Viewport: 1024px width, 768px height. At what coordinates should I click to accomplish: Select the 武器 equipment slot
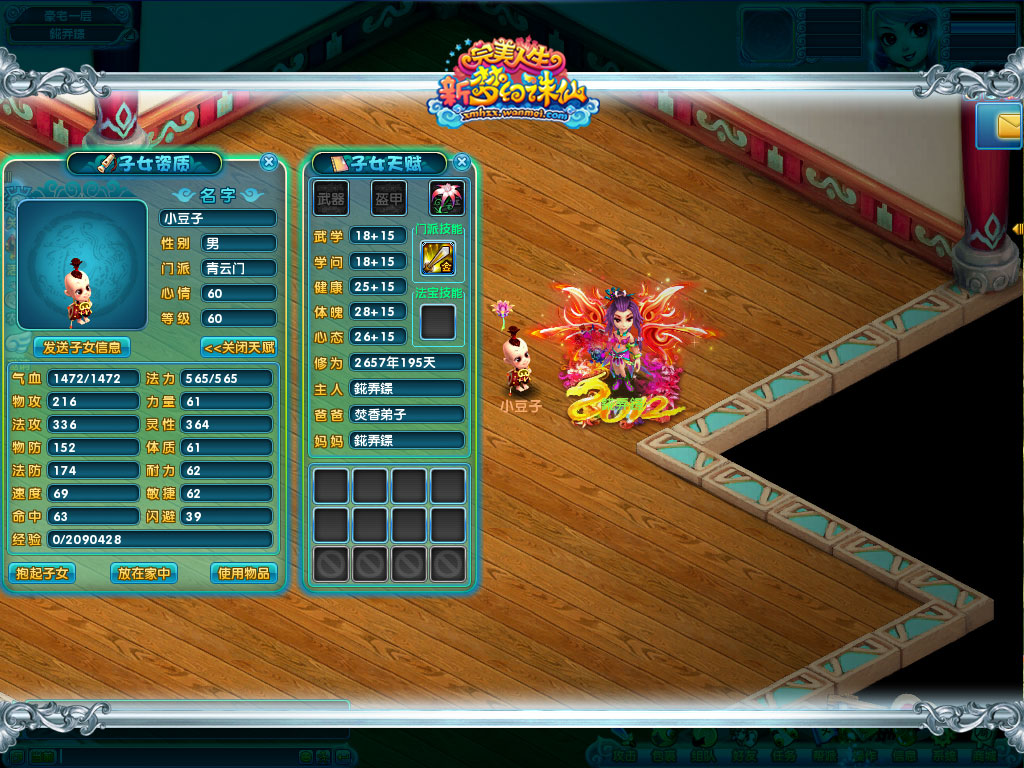point(330,198)
